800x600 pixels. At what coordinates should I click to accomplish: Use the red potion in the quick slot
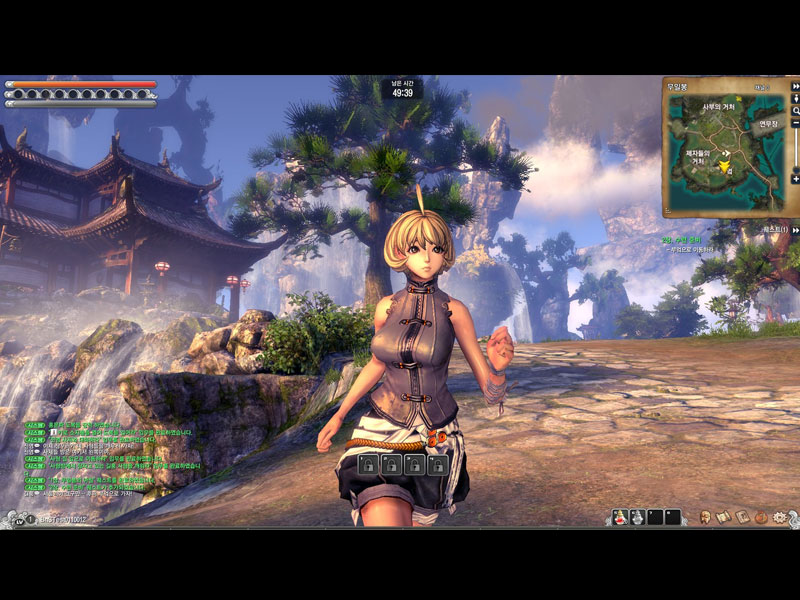620,517
